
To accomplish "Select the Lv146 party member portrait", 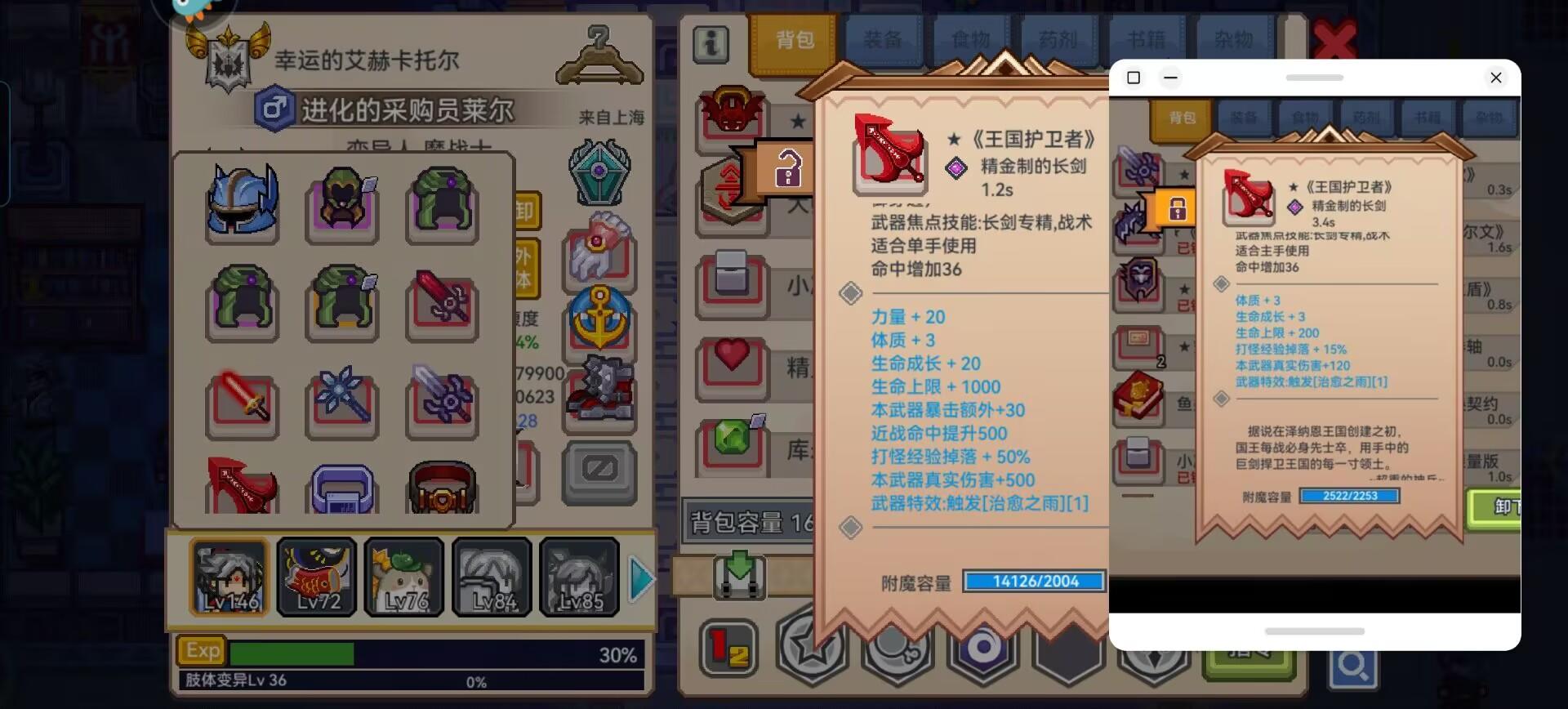I will click(x=229, y=576).
